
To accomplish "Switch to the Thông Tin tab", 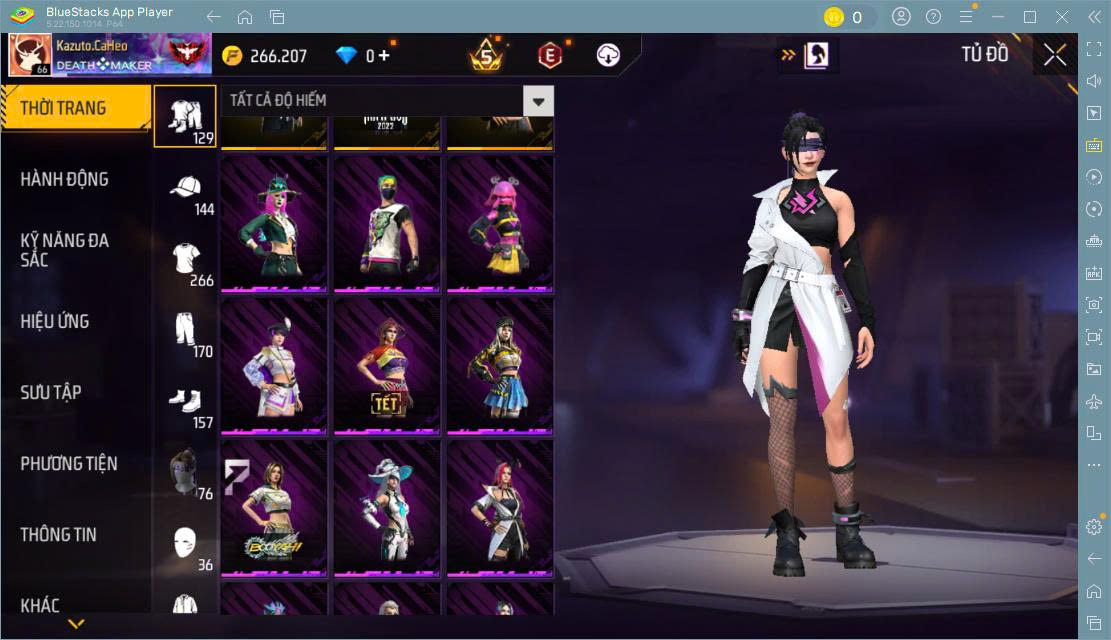I will point(59,534).
